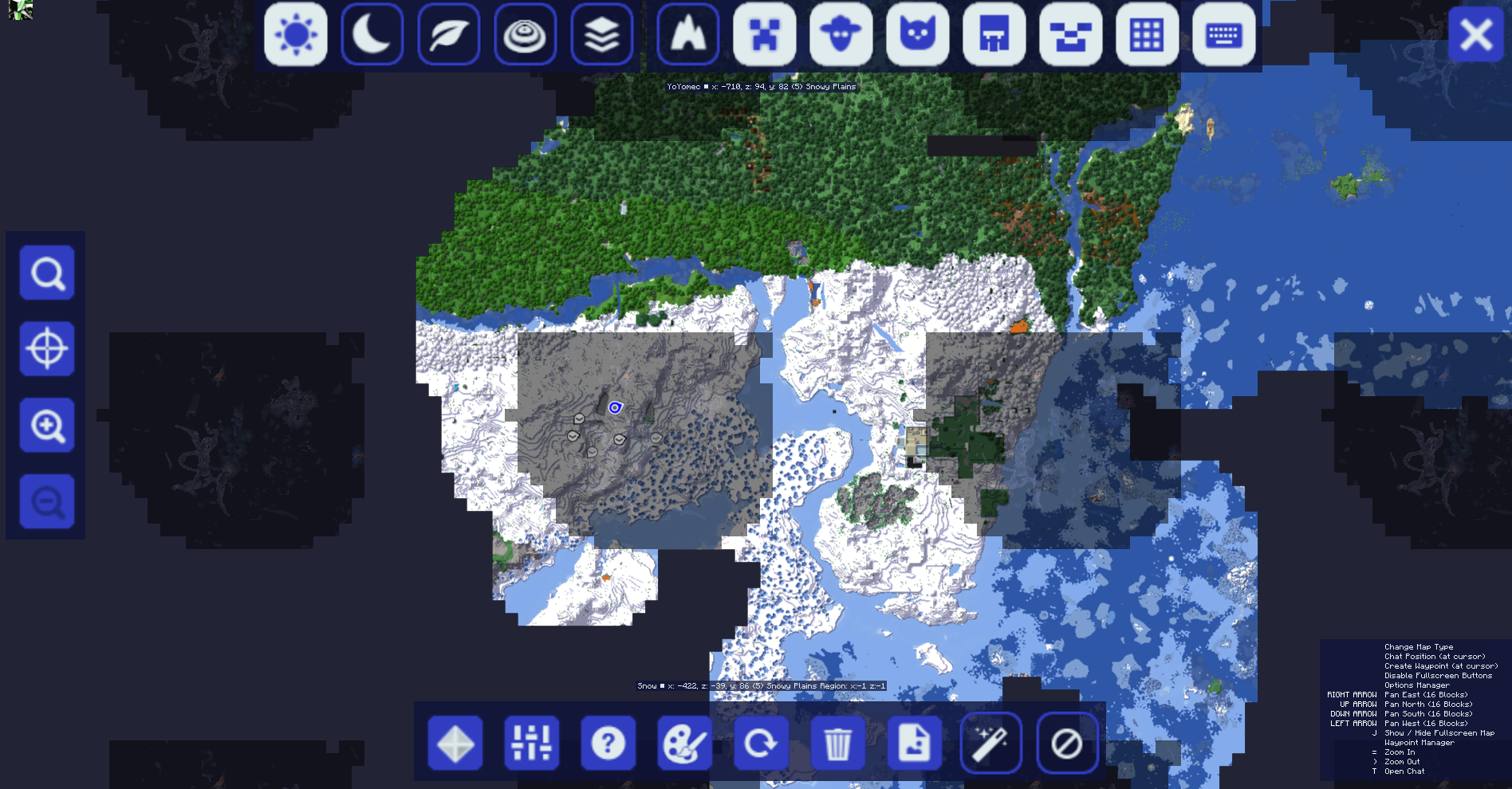Click the player marker on the map
The width and height of the screenshot is (1512, 789).
pos(616,408)
